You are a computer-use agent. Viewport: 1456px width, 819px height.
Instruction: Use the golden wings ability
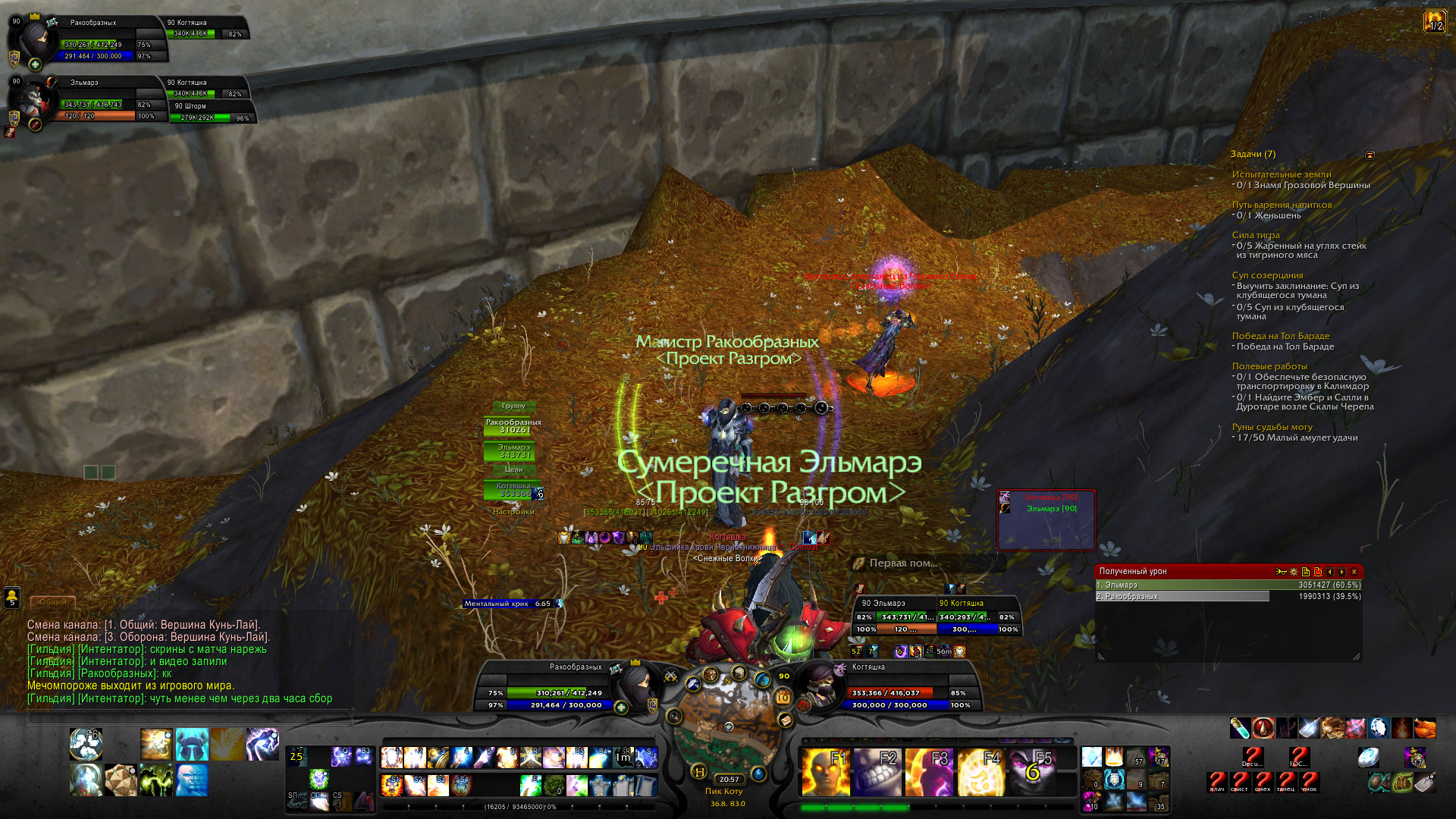point(227,744)
